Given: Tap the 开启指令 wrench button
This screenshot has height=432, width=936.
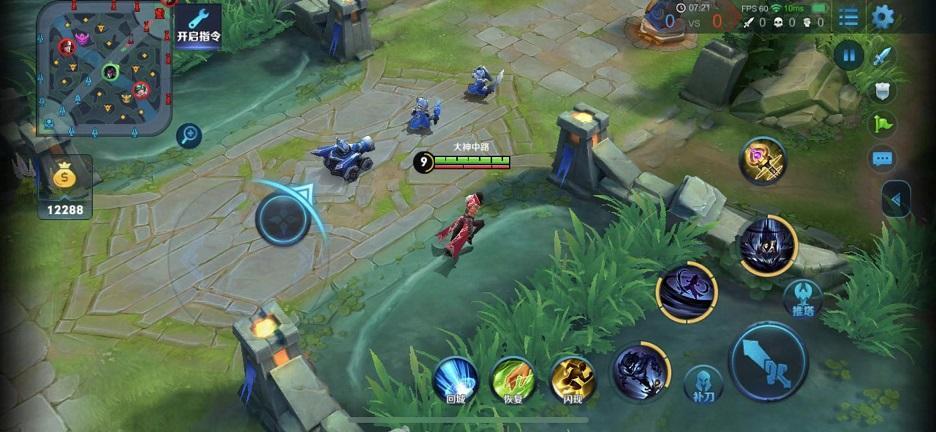Looking at the screenshot, I should coord(198,24).
